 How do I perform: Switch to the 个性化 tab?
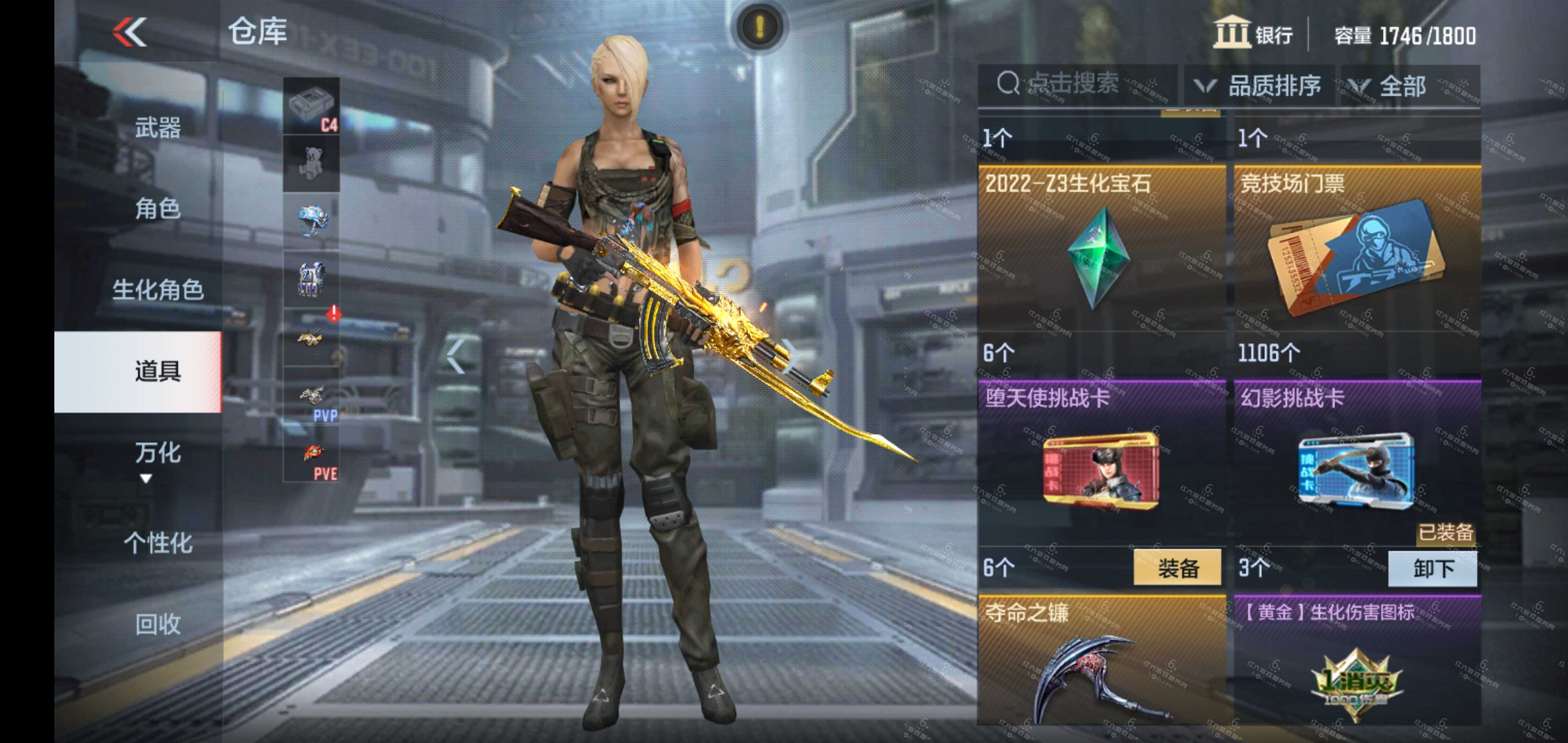(157, 543)
